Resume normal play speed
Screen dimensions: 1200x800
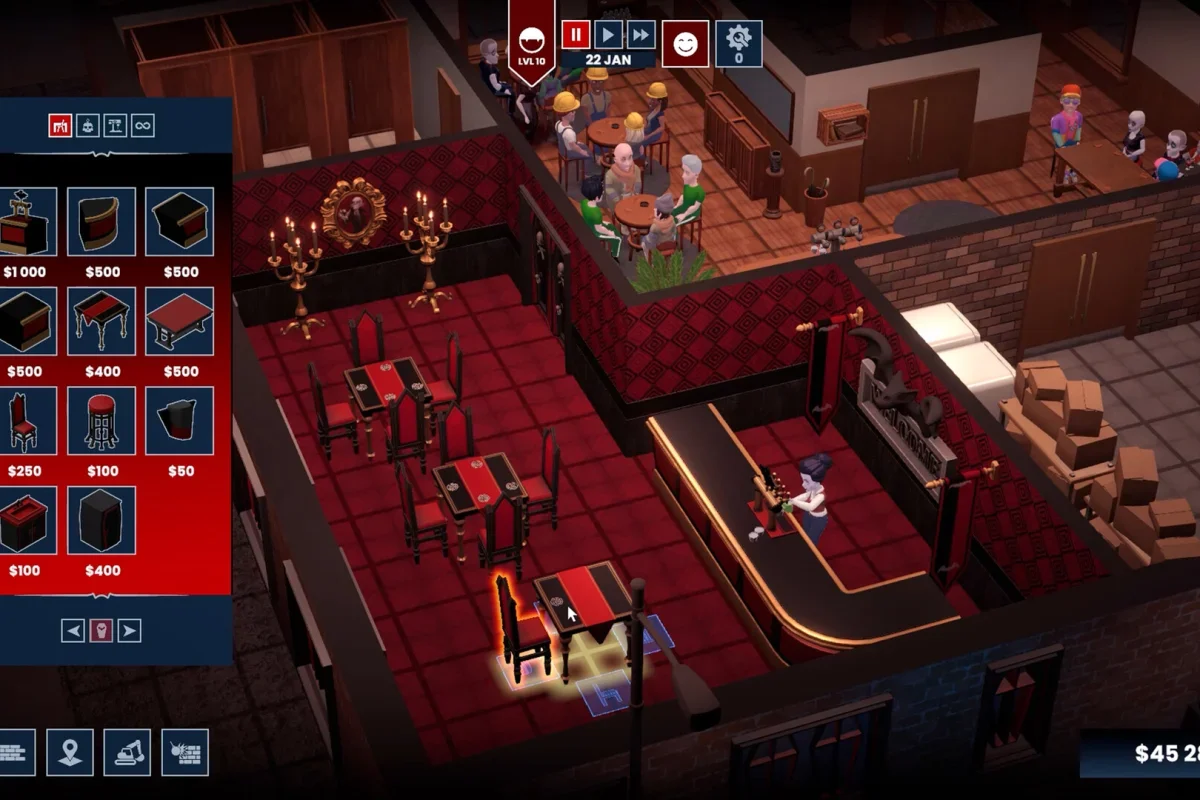608,35
